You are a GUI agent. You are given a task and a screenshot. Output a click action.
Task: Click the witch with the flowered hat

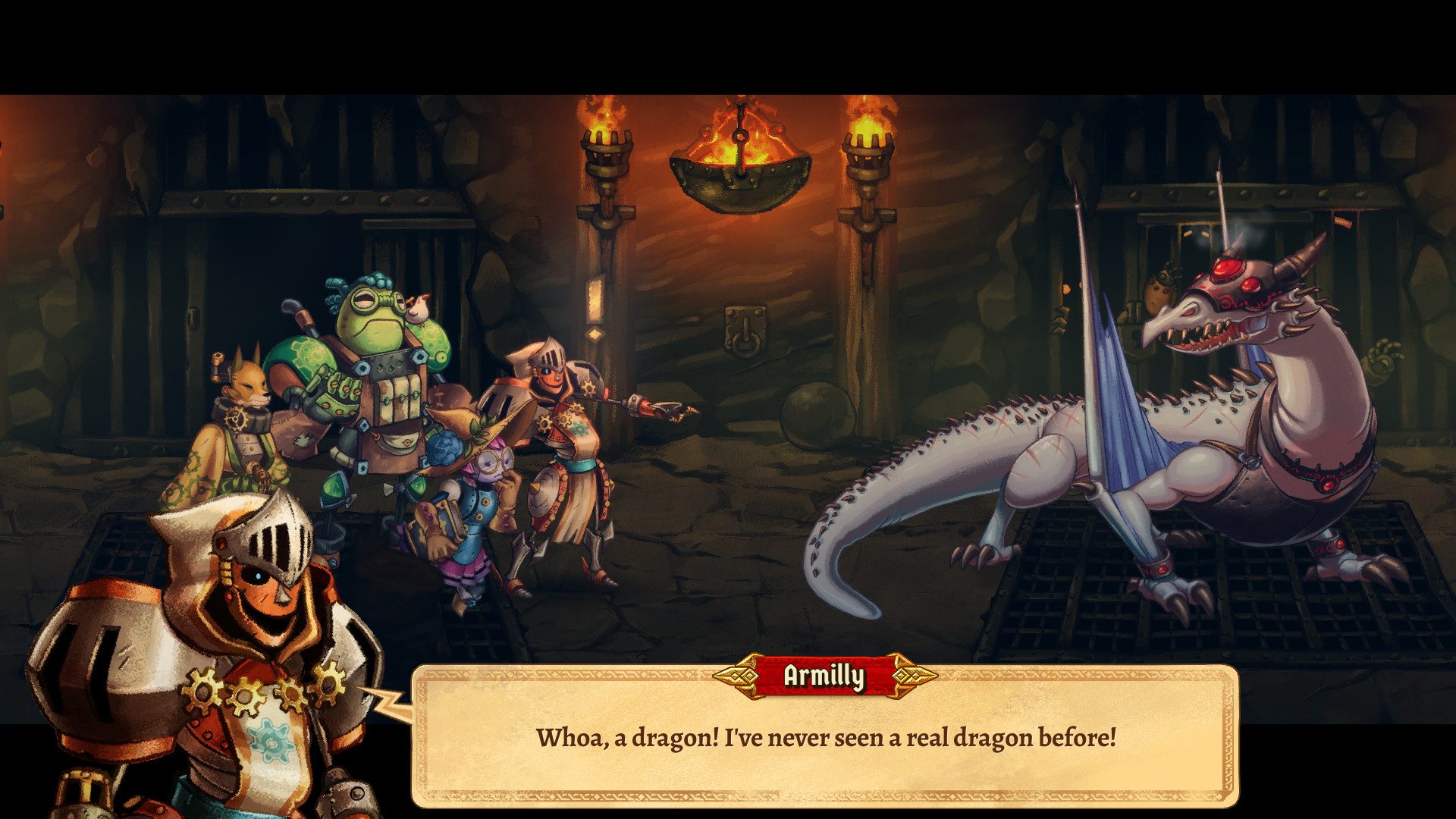click(478, 493)
